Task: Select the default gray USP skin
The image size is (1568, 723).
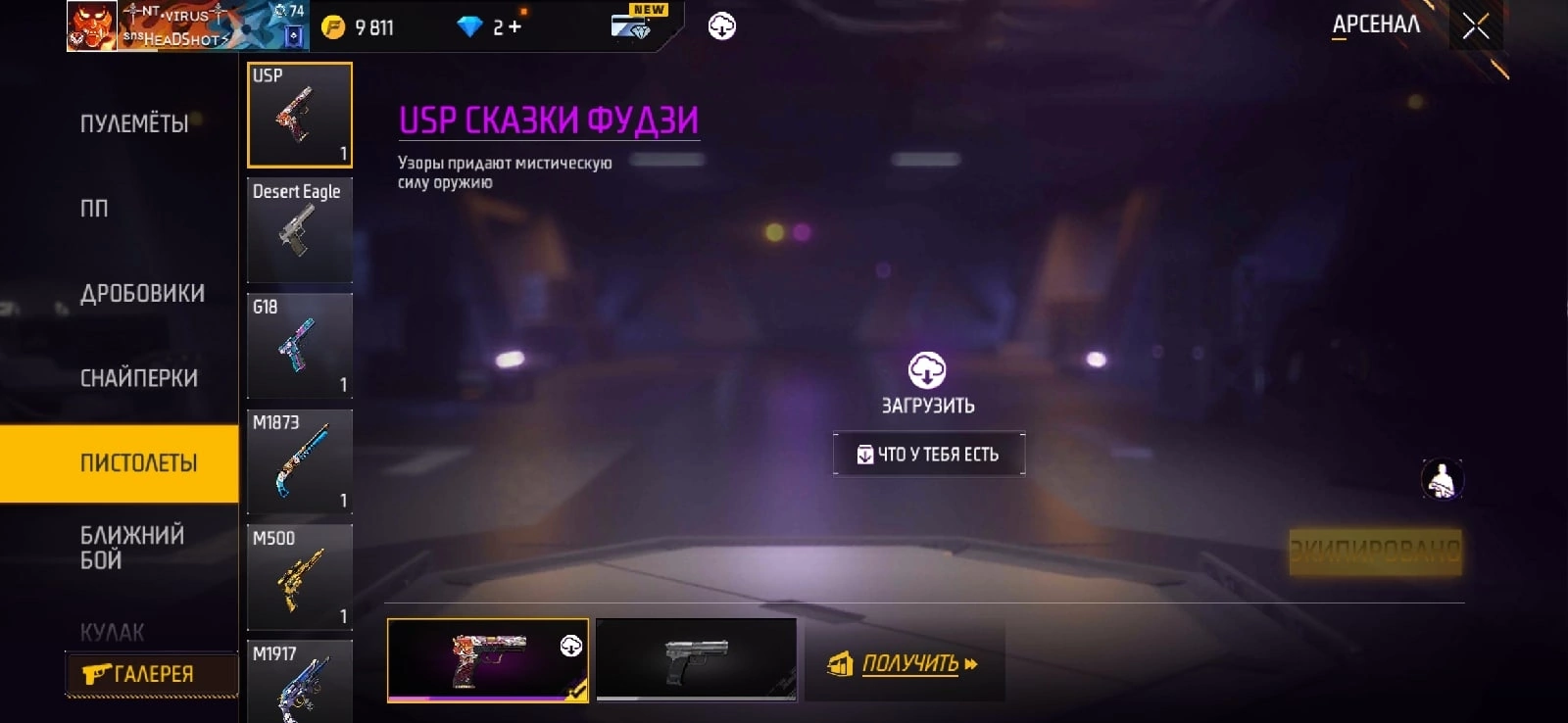Action: coord(696,659)
